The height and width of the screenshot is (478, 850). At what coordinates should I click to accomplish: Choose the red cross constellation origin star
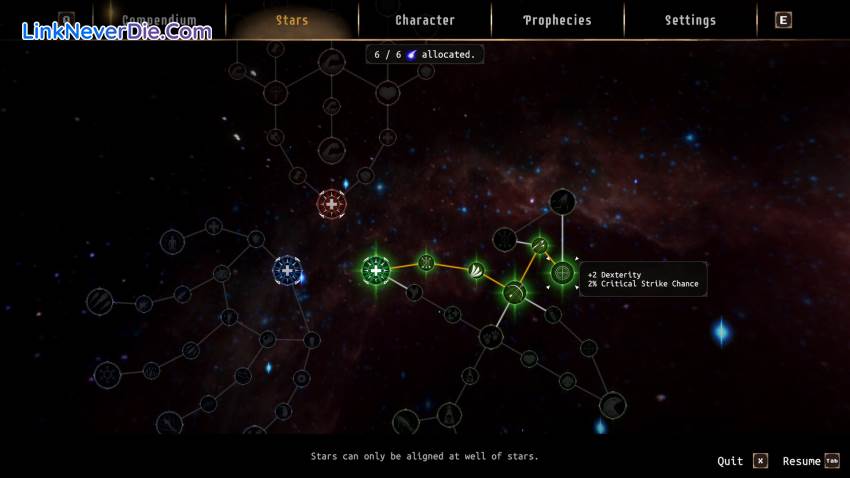click(x=331, y=204)
